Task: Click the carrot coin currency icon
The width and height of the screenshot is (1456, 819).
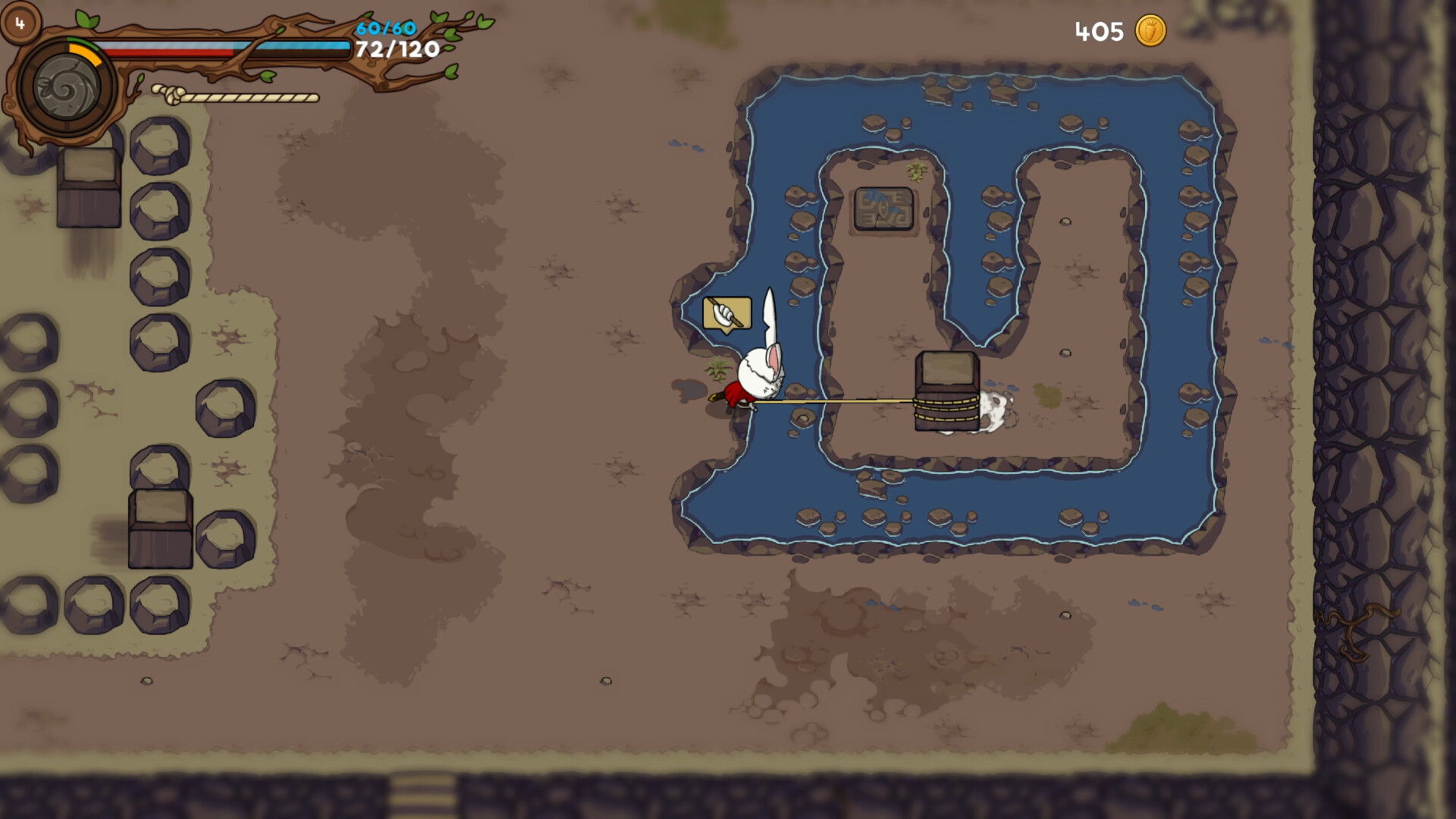Action: pos(1150,32)
